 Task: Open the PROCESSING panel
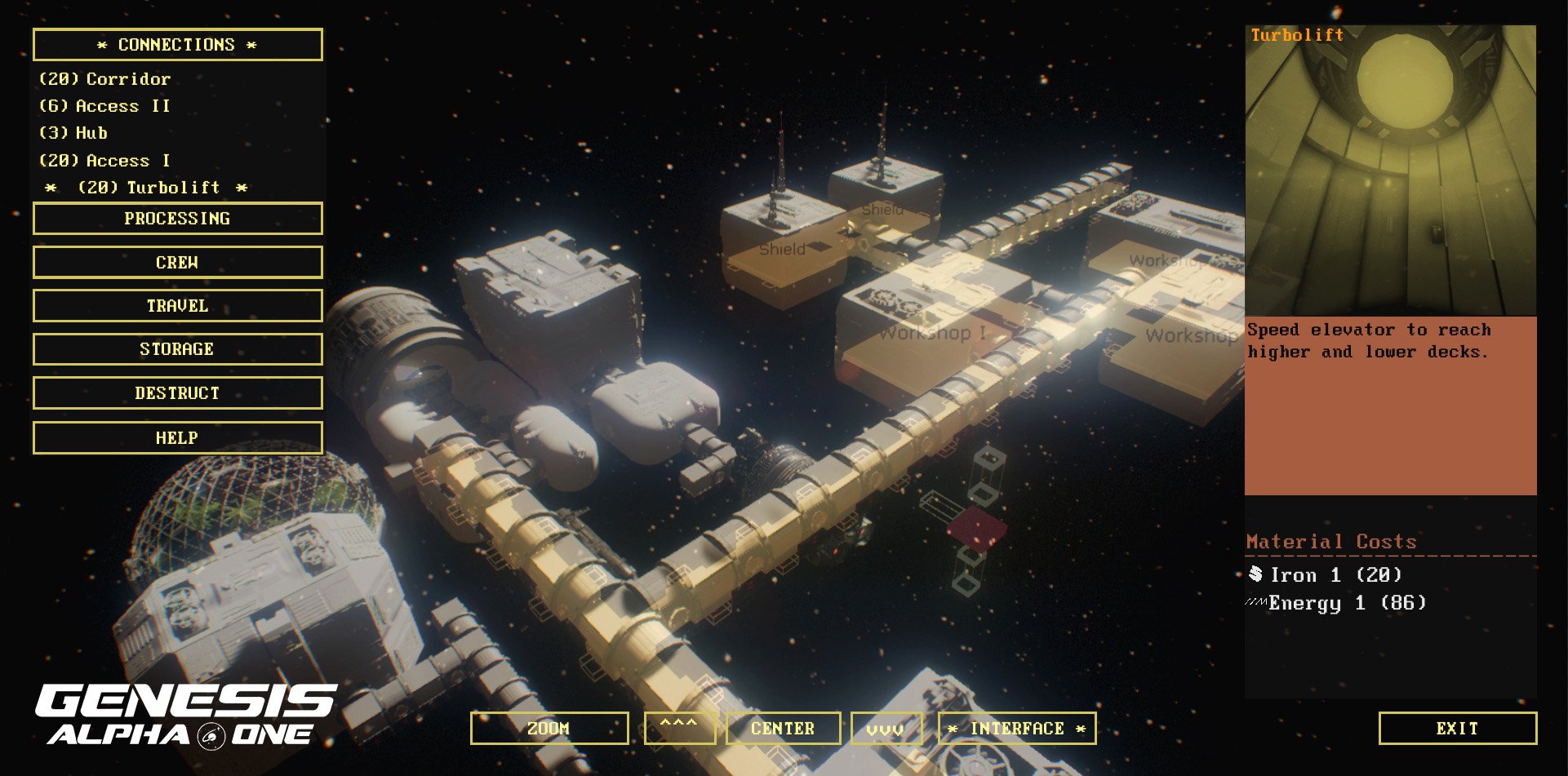tap(176, 218)
